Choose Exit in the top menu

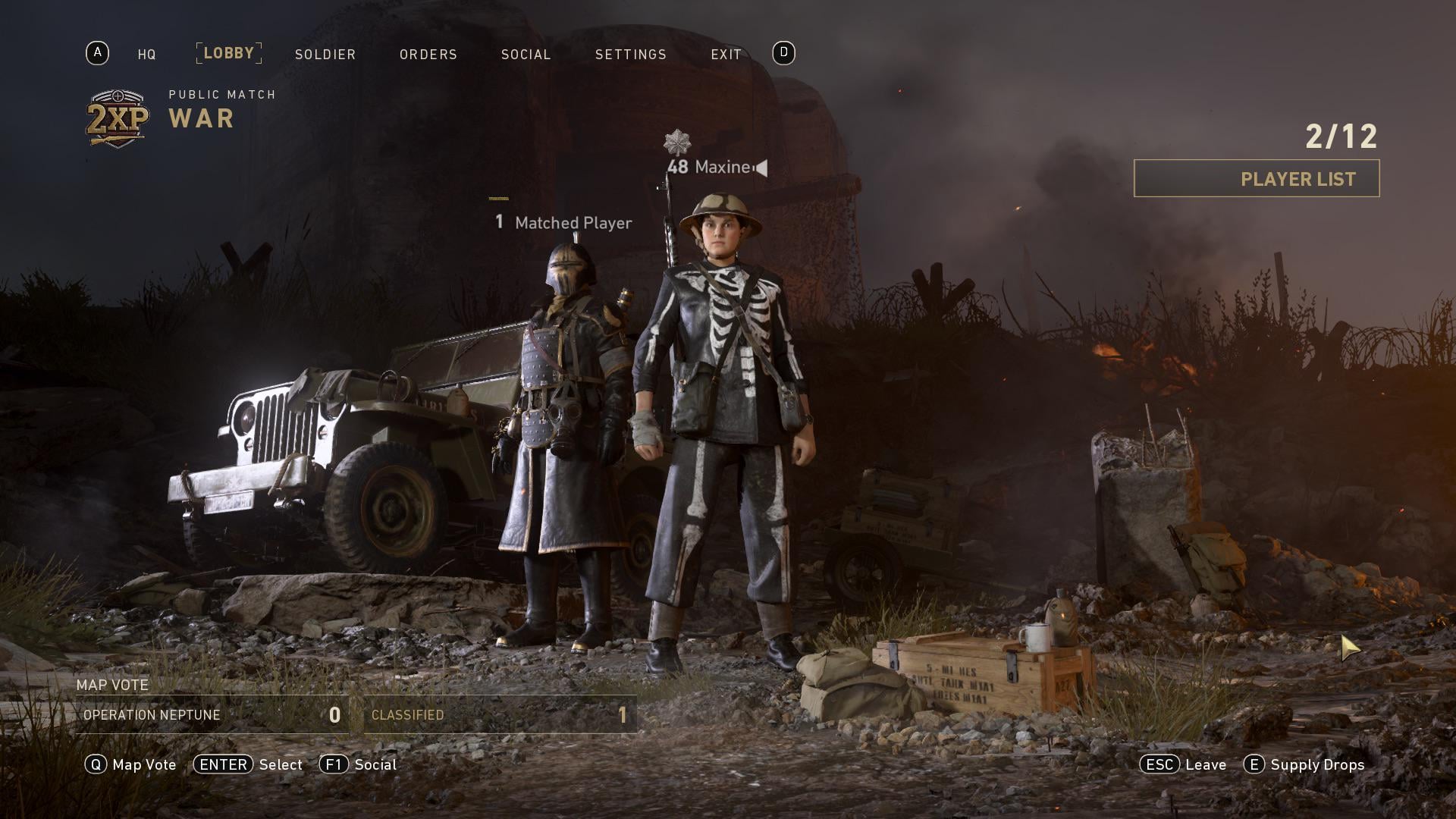click(x=726, y=55)
